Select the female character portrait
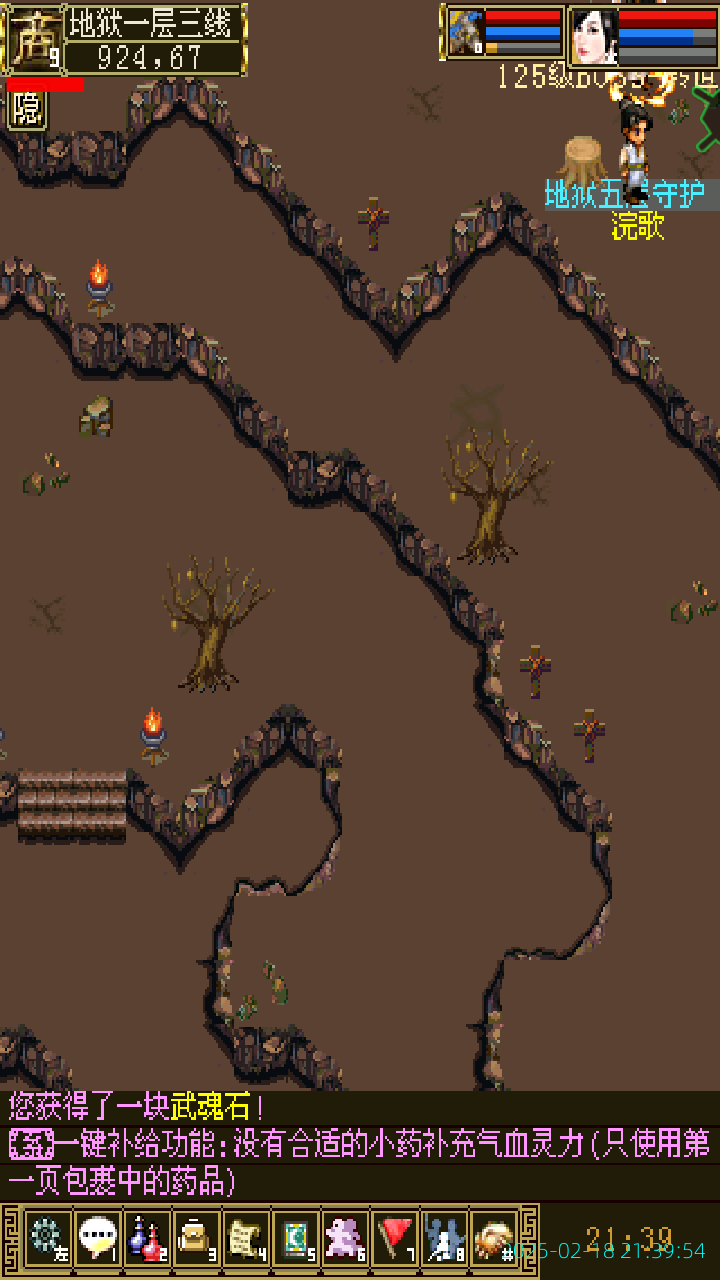720x1280 pixels. tap(594, 37)
